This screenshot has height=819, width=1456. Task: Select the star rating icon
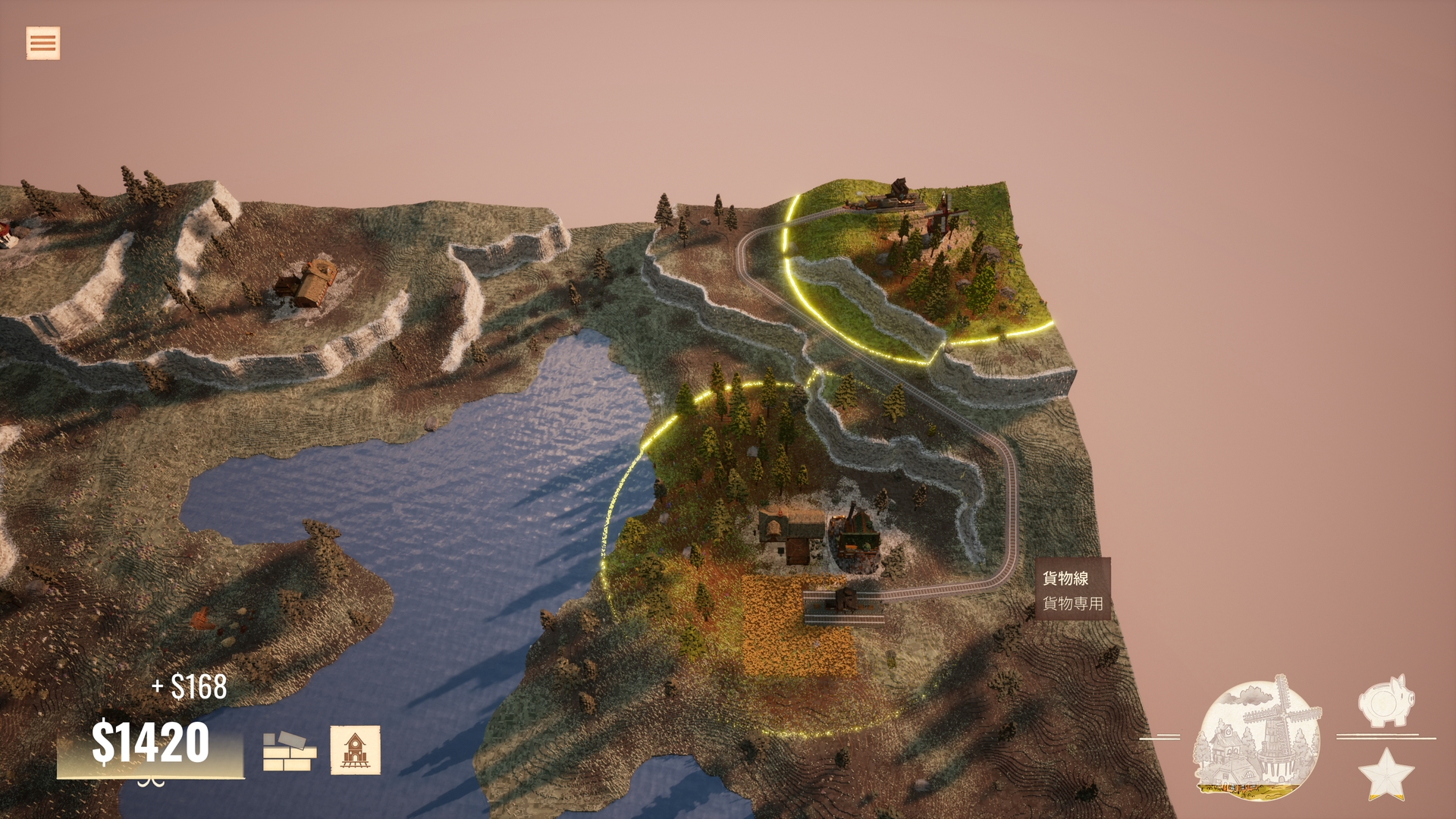coord(1385,774)
